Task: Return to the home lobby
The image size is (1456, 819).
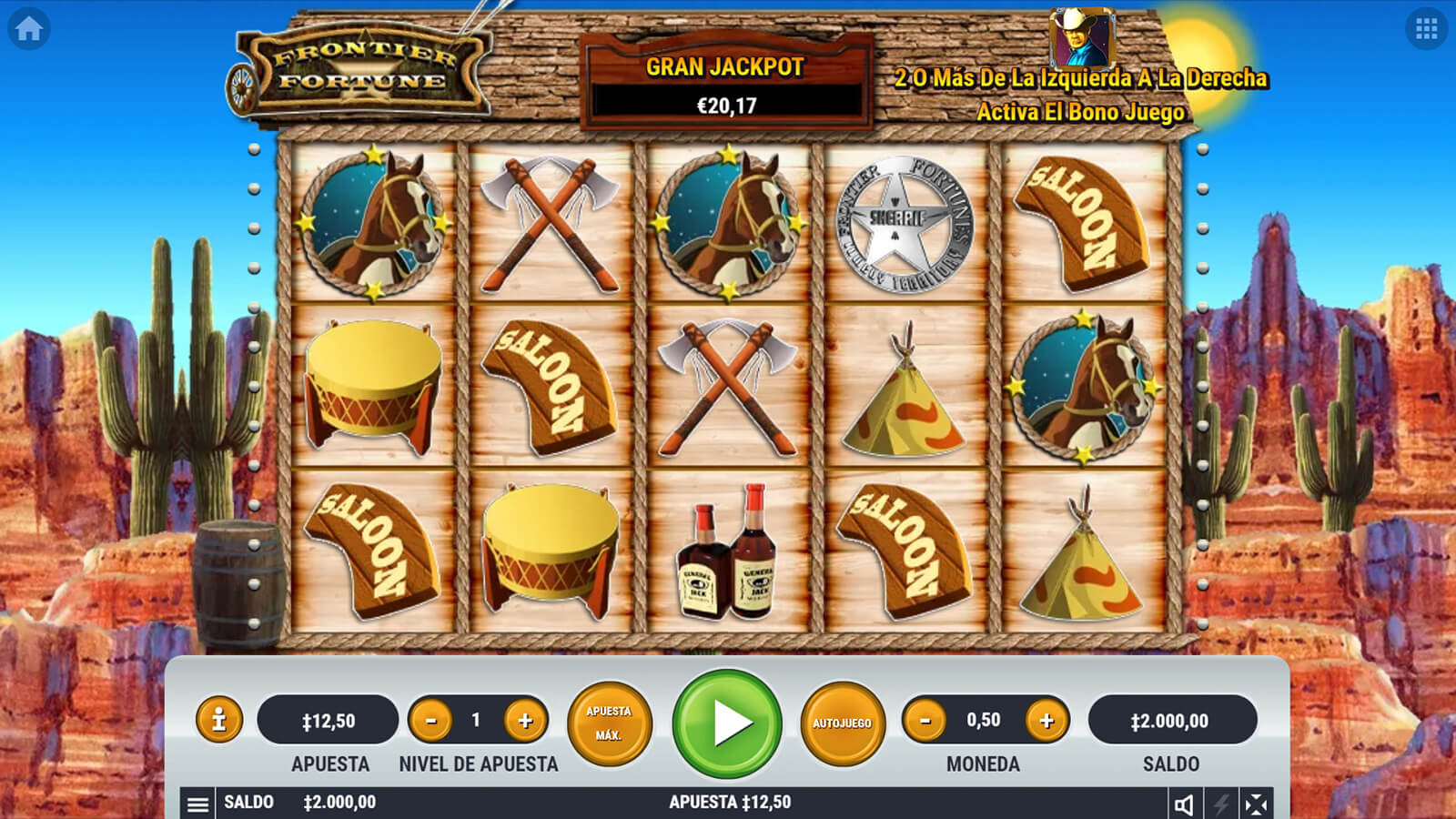Action: (x=28, y=29)
